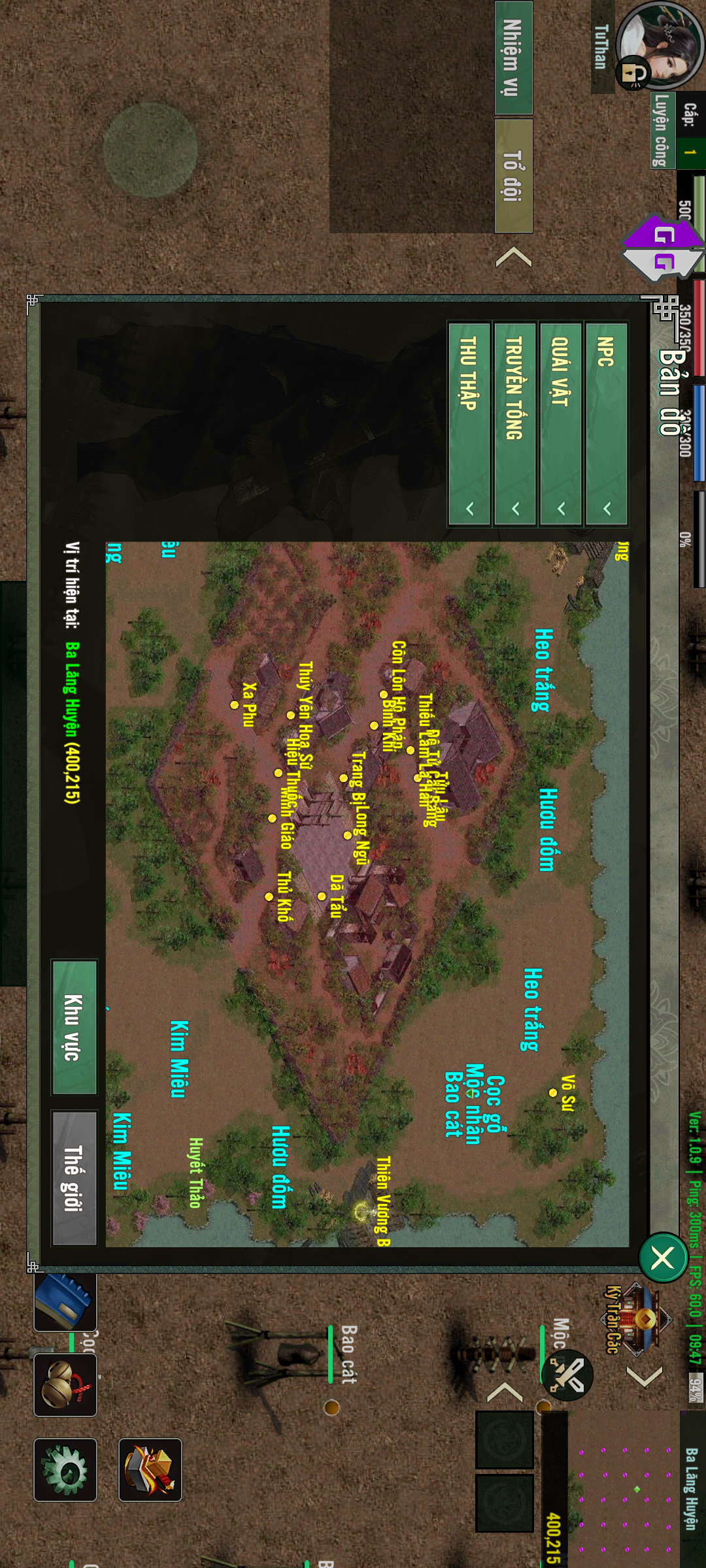Click the player character portrait

(660, 46)
